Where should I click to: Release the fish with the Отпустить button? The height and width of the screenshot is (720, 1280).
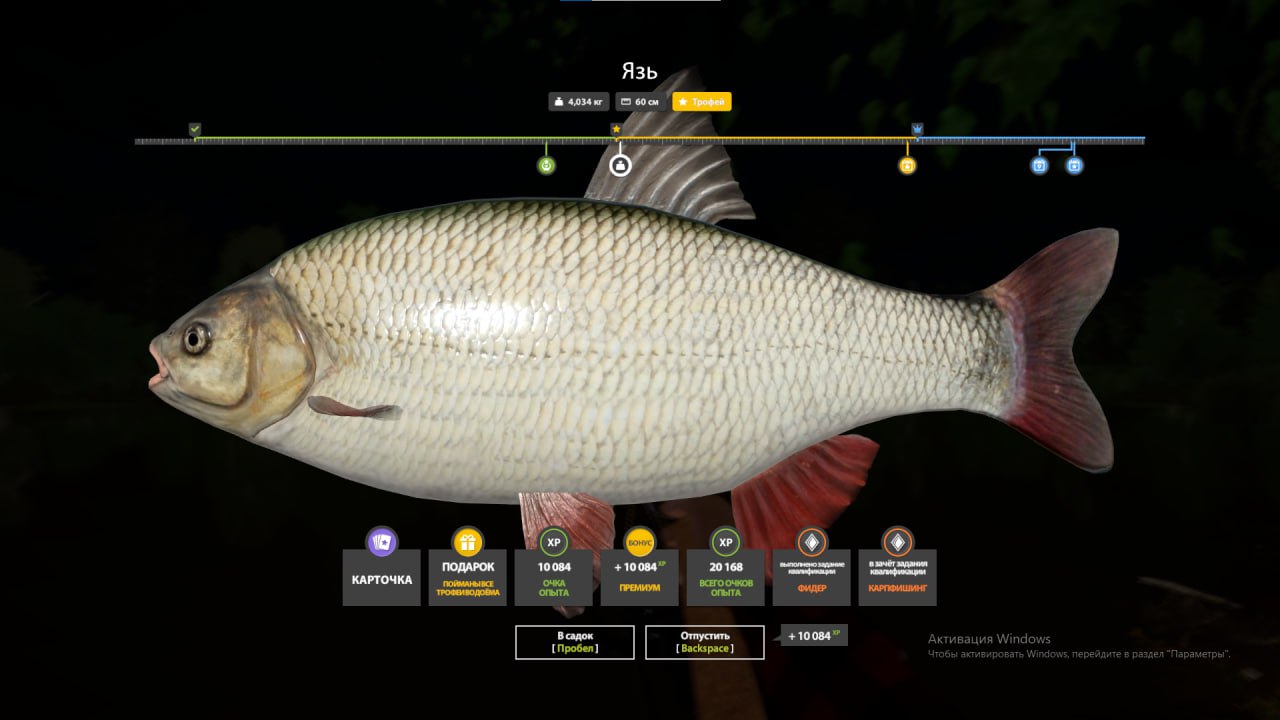(x=705, y=642)
